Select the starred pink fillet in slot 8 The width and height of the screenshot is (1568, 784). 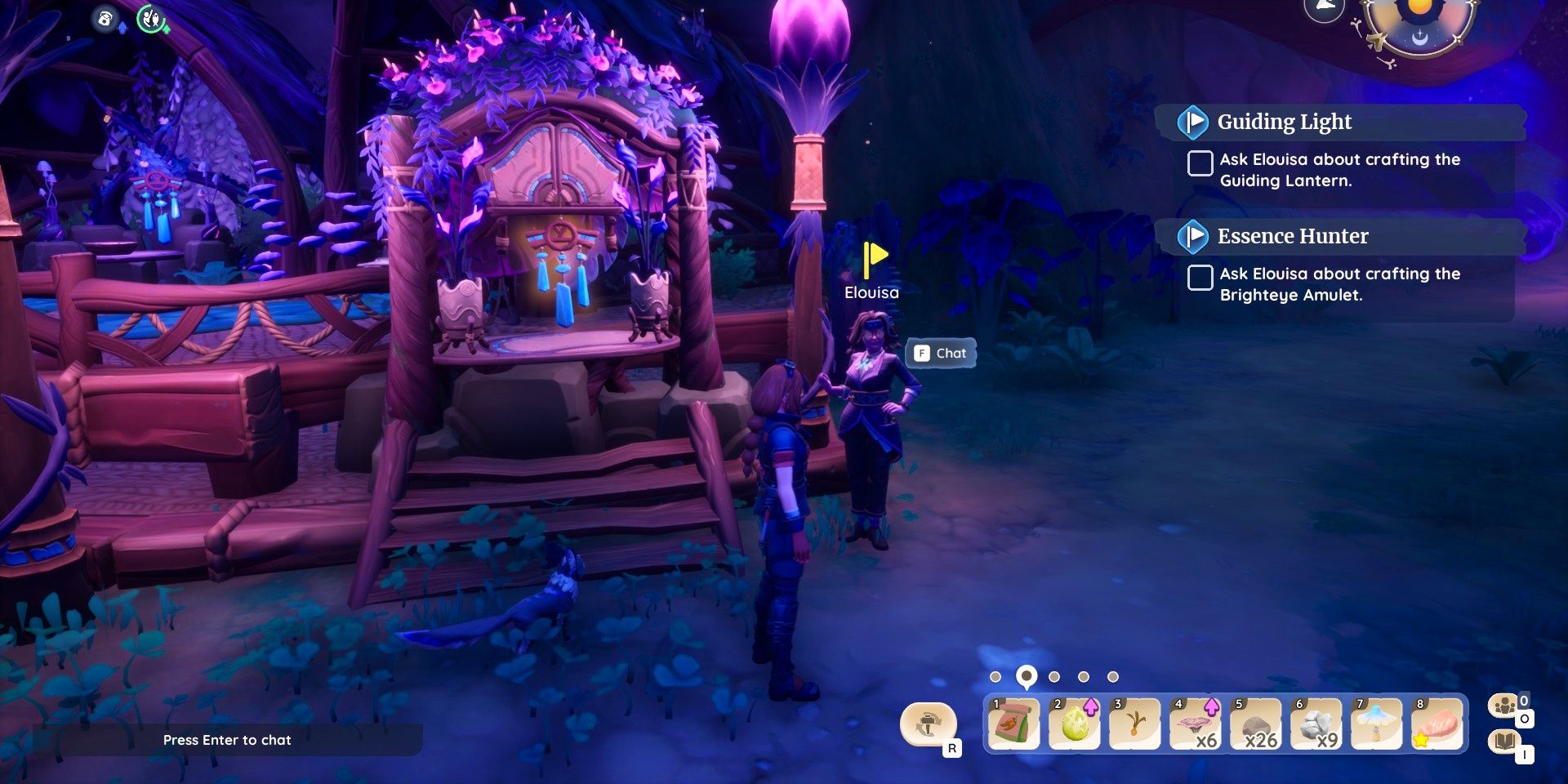click(x=1437, y=724)
